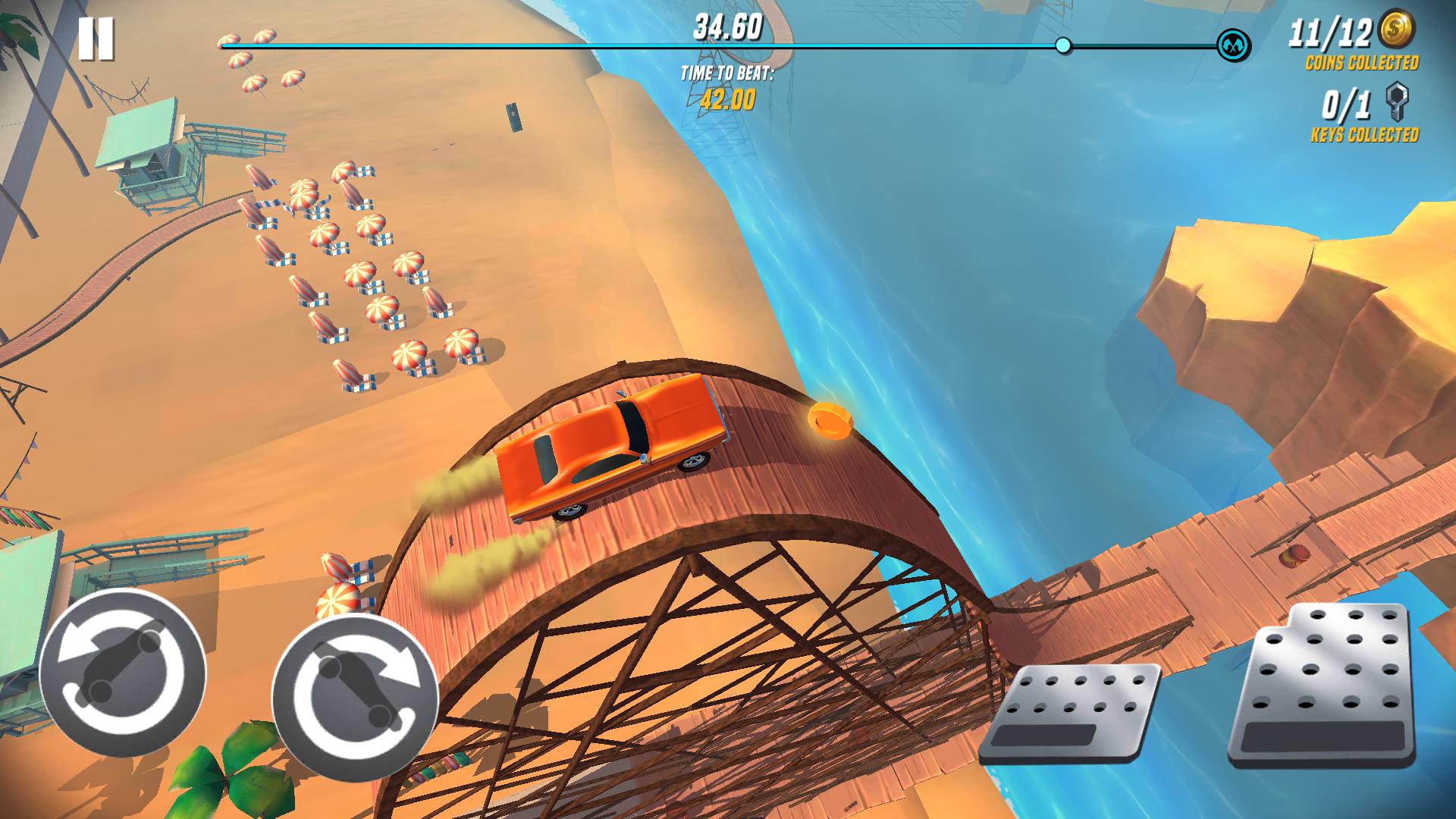Select the orange stunt car
The height and width of the screenshot is (819, 1456).
(x=614, y=447)
